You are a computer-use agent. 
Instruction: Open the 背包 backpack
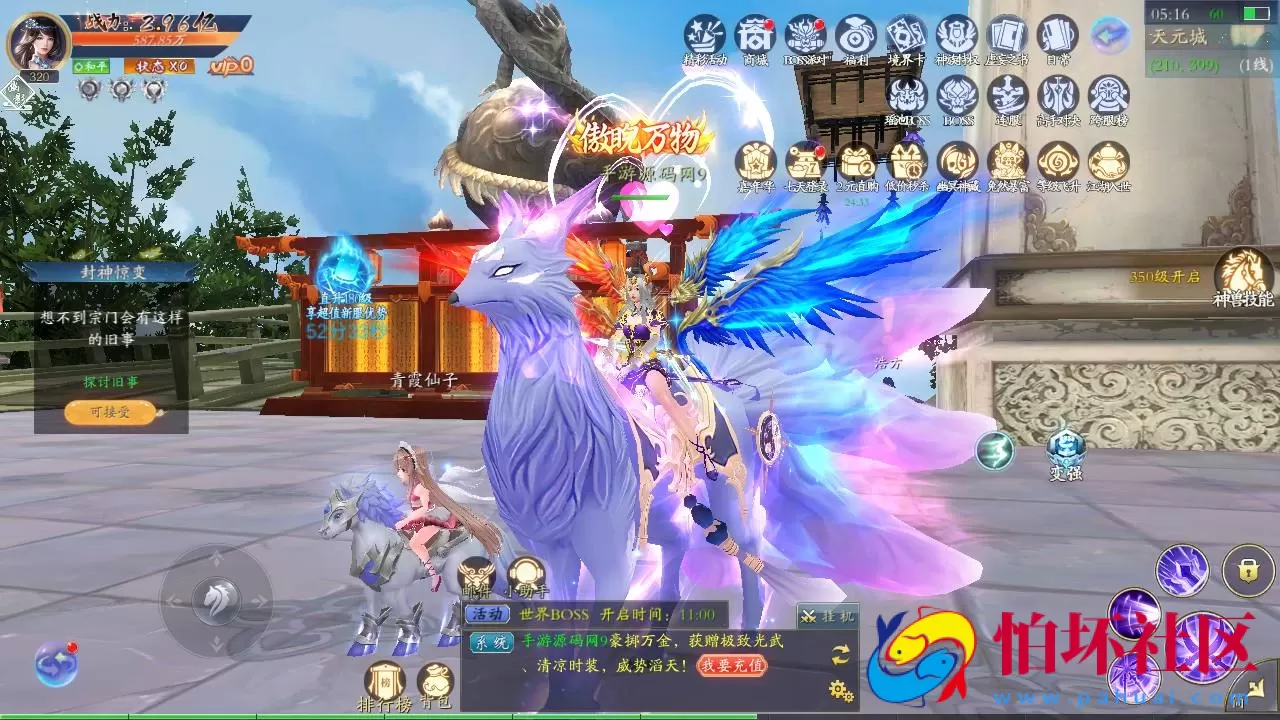[434, 680]
